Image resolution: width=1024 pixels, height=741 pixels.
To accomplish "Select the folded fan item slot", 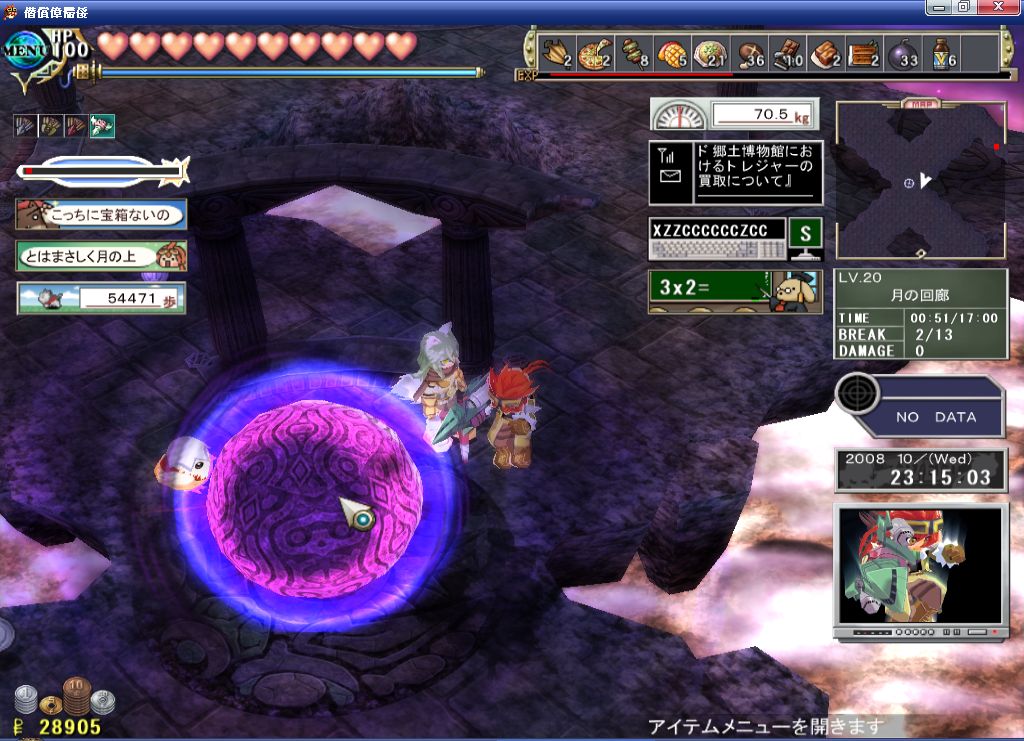I will coord(555,53).
